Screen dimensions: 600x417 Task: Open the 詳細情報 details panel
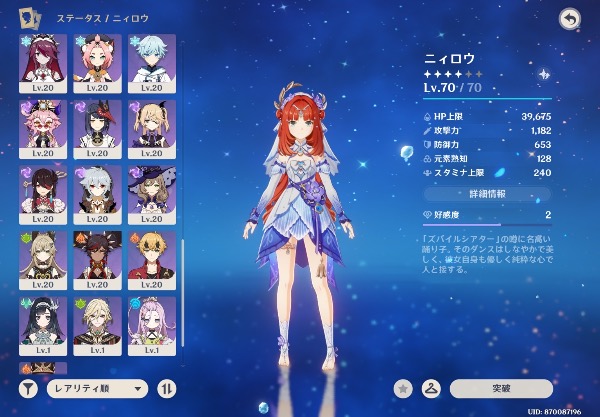[488, 192]
